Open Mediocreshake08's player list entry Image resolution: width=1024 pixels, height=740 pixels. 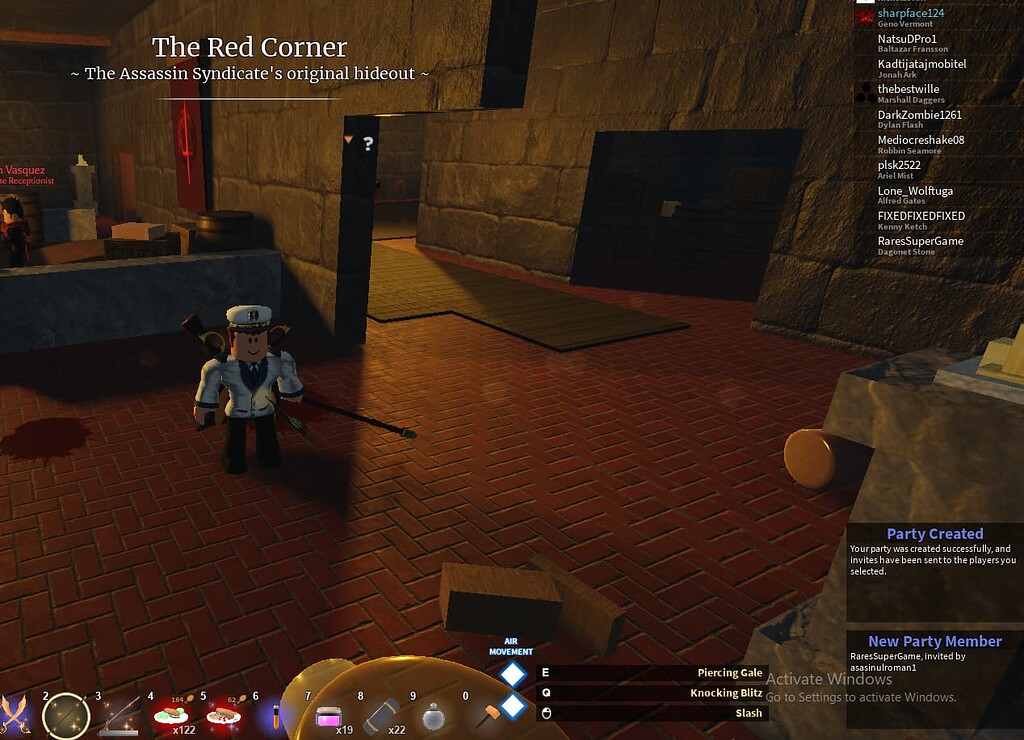click(920, 140)
